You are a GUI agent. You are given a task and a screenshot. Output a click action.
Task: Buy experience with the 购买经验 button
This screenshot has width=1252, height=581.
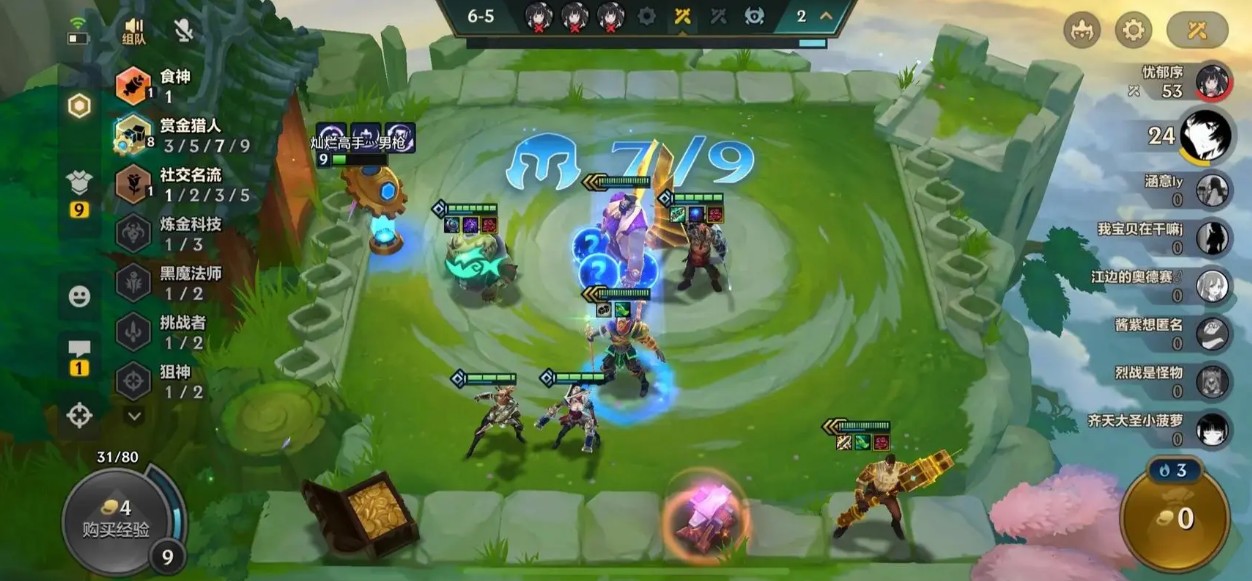[118, 519]
